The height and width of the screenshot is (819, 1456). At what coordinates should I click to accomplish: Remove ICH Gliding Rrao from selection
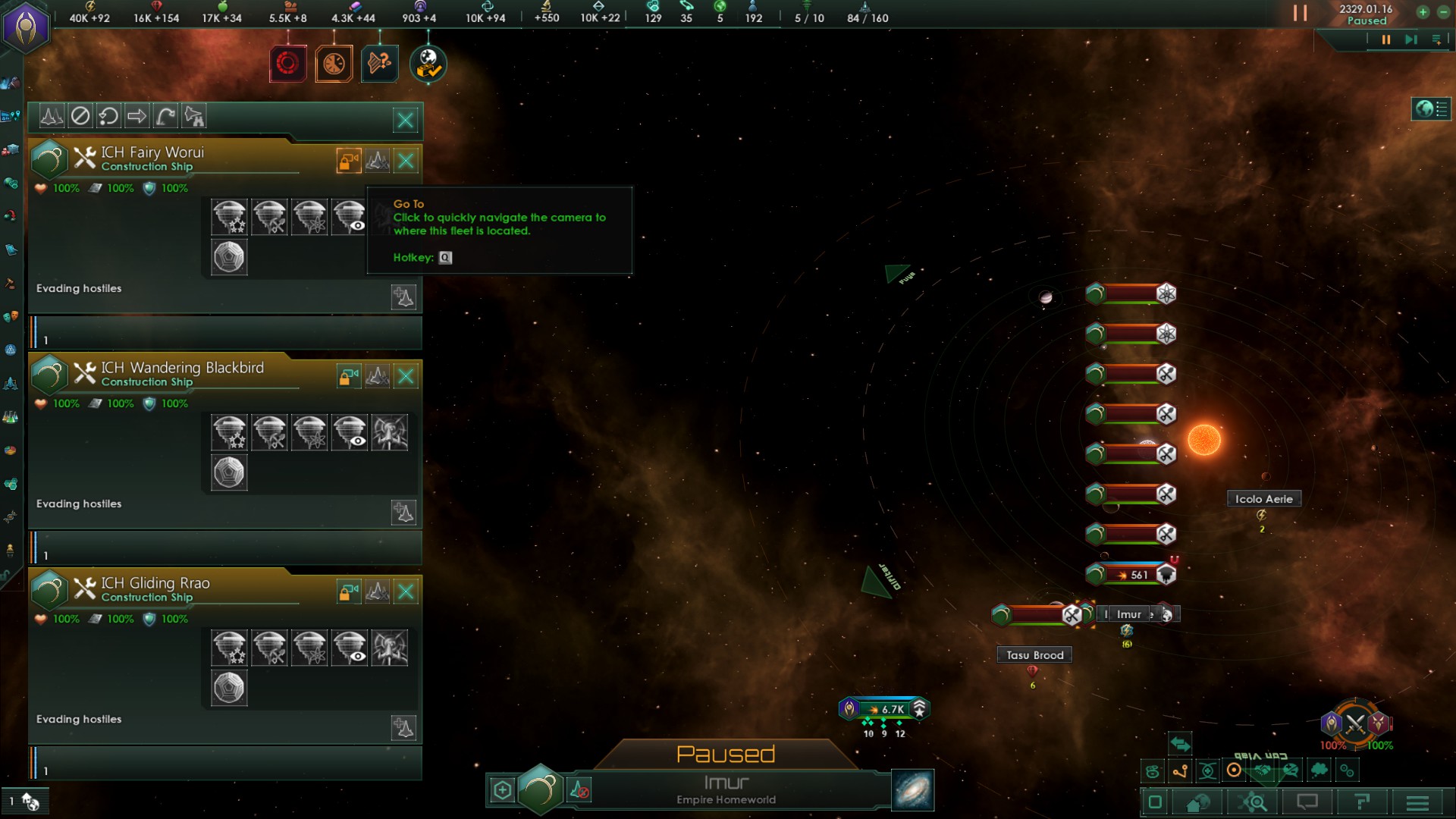[406, 591]
